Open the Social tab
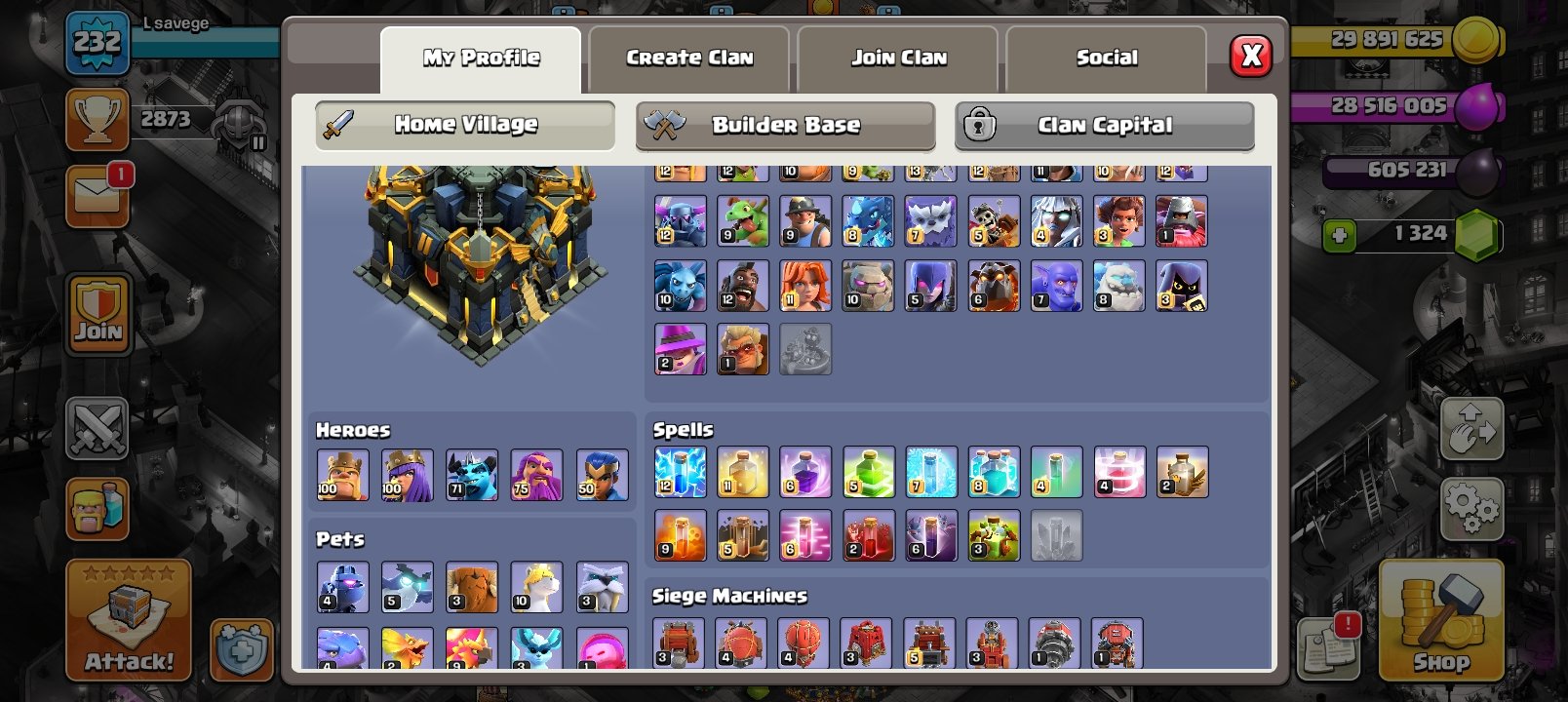 point(1107,57)
